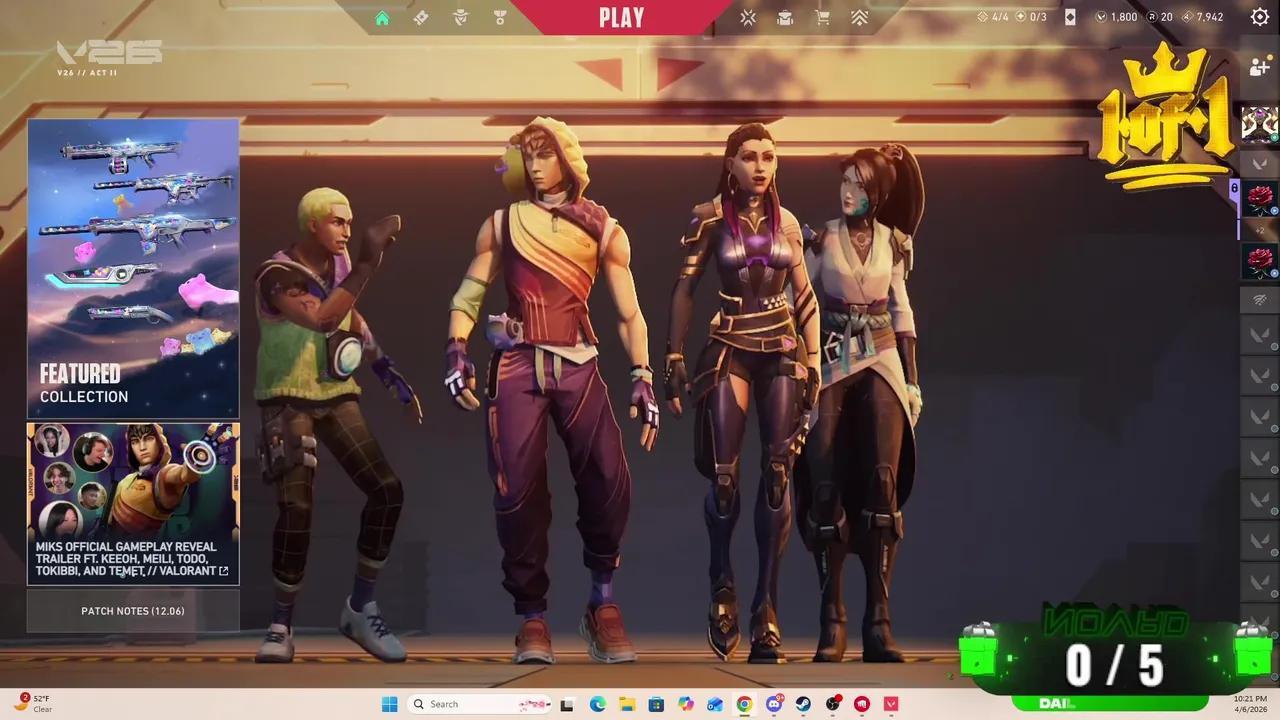Click the VCT esports icon
The height and width of the screenshot is (720, 1280).
(748, 17)
